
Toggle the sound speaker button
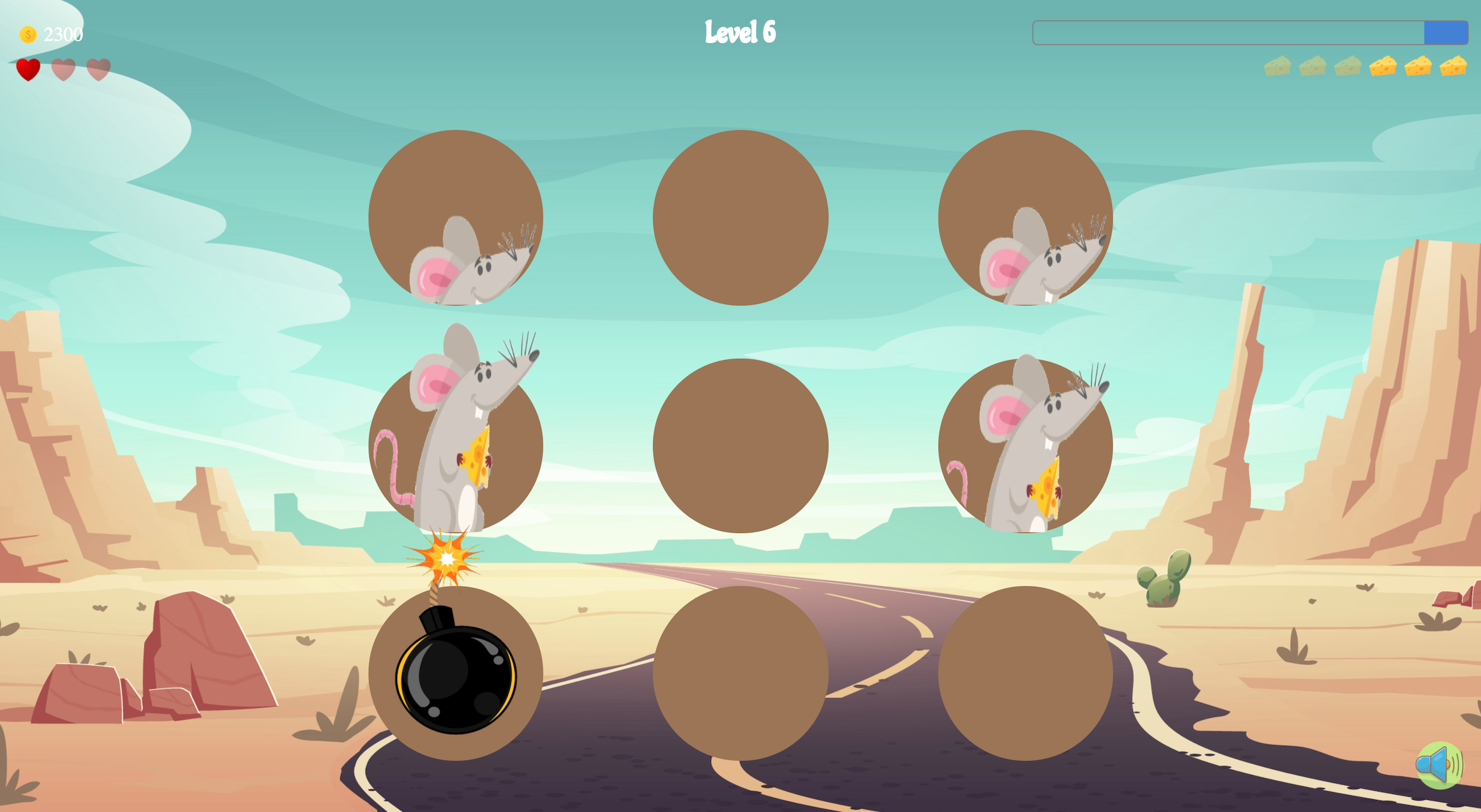(1439, 765)
